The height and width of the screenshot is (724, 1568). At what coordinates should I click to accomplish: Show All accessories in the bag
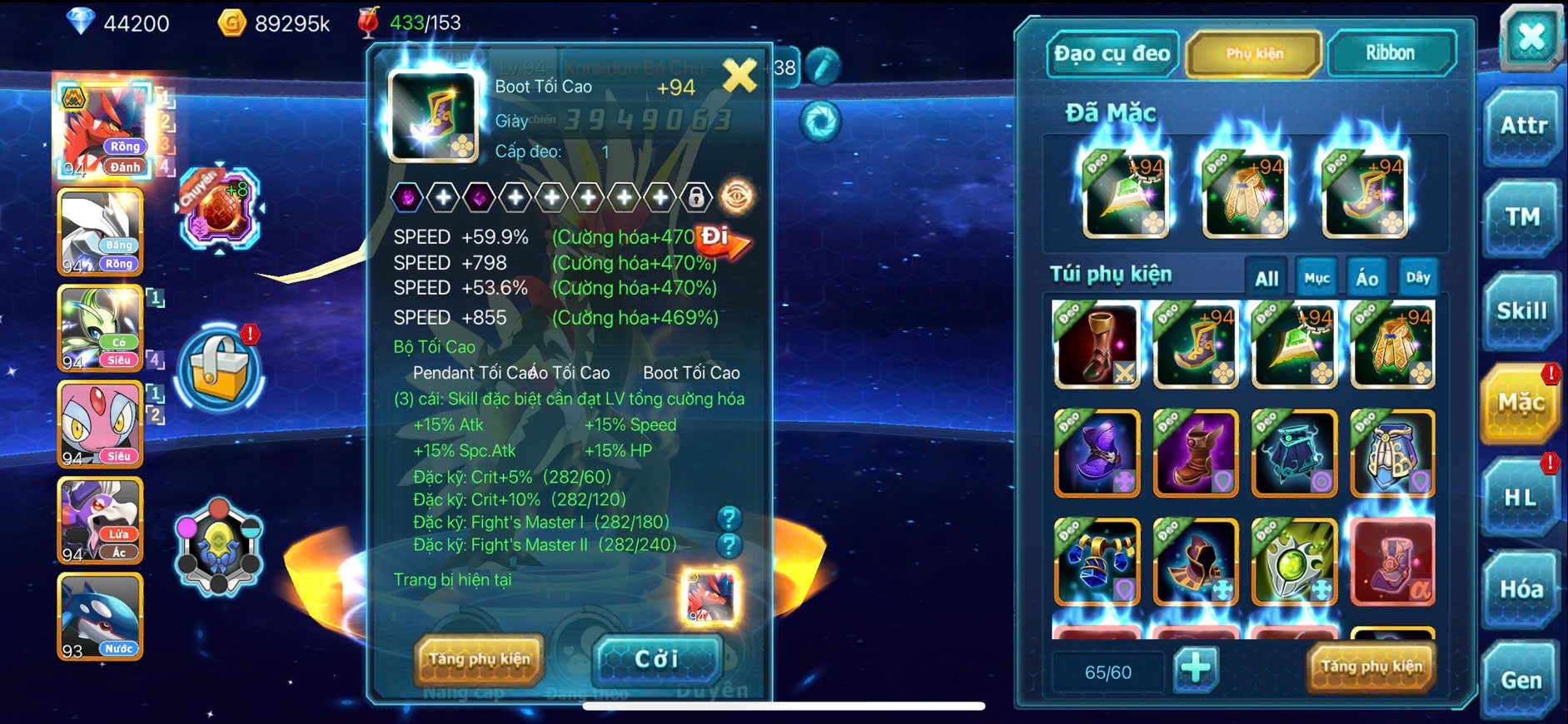pos(1267,278)
